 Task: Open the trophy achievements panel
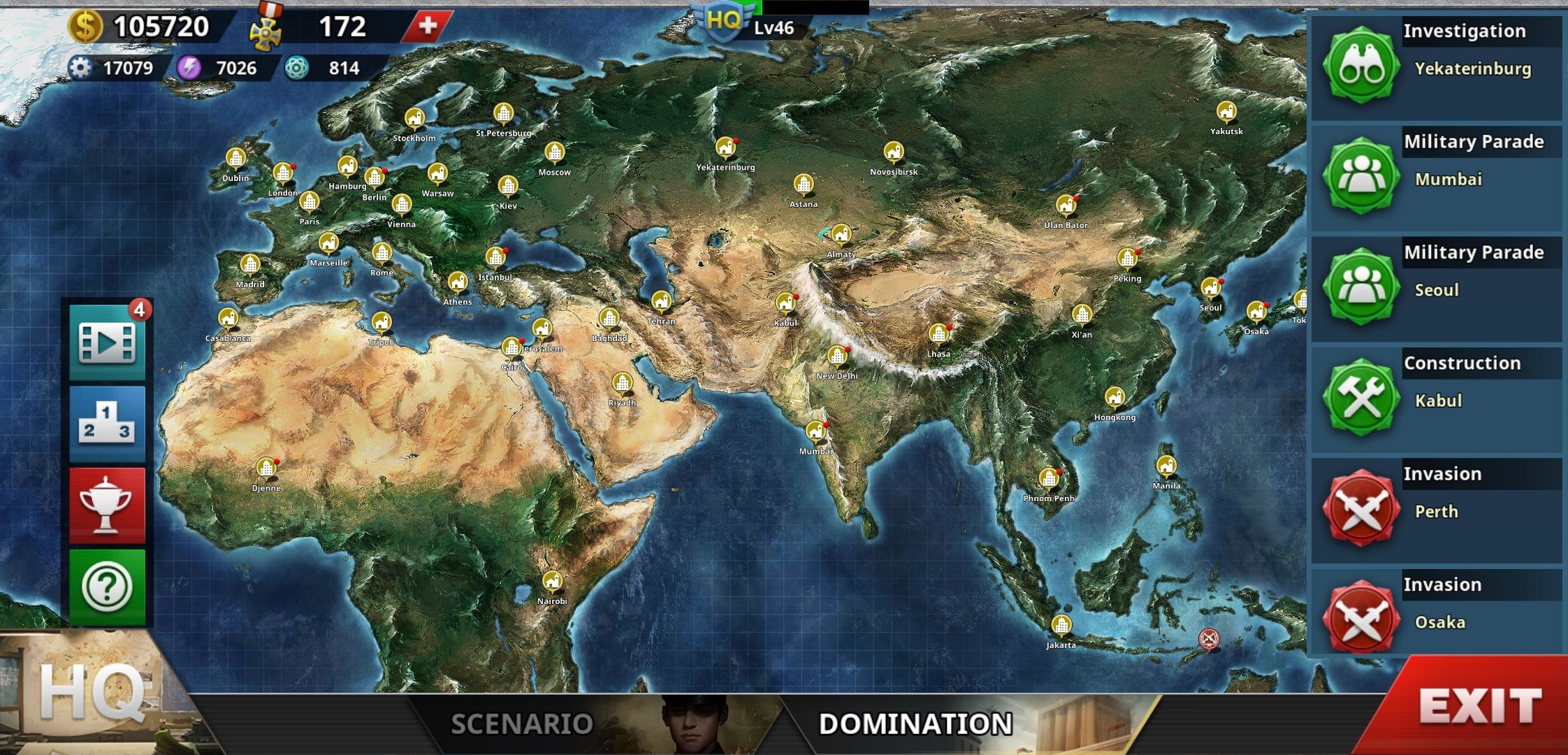105,505
